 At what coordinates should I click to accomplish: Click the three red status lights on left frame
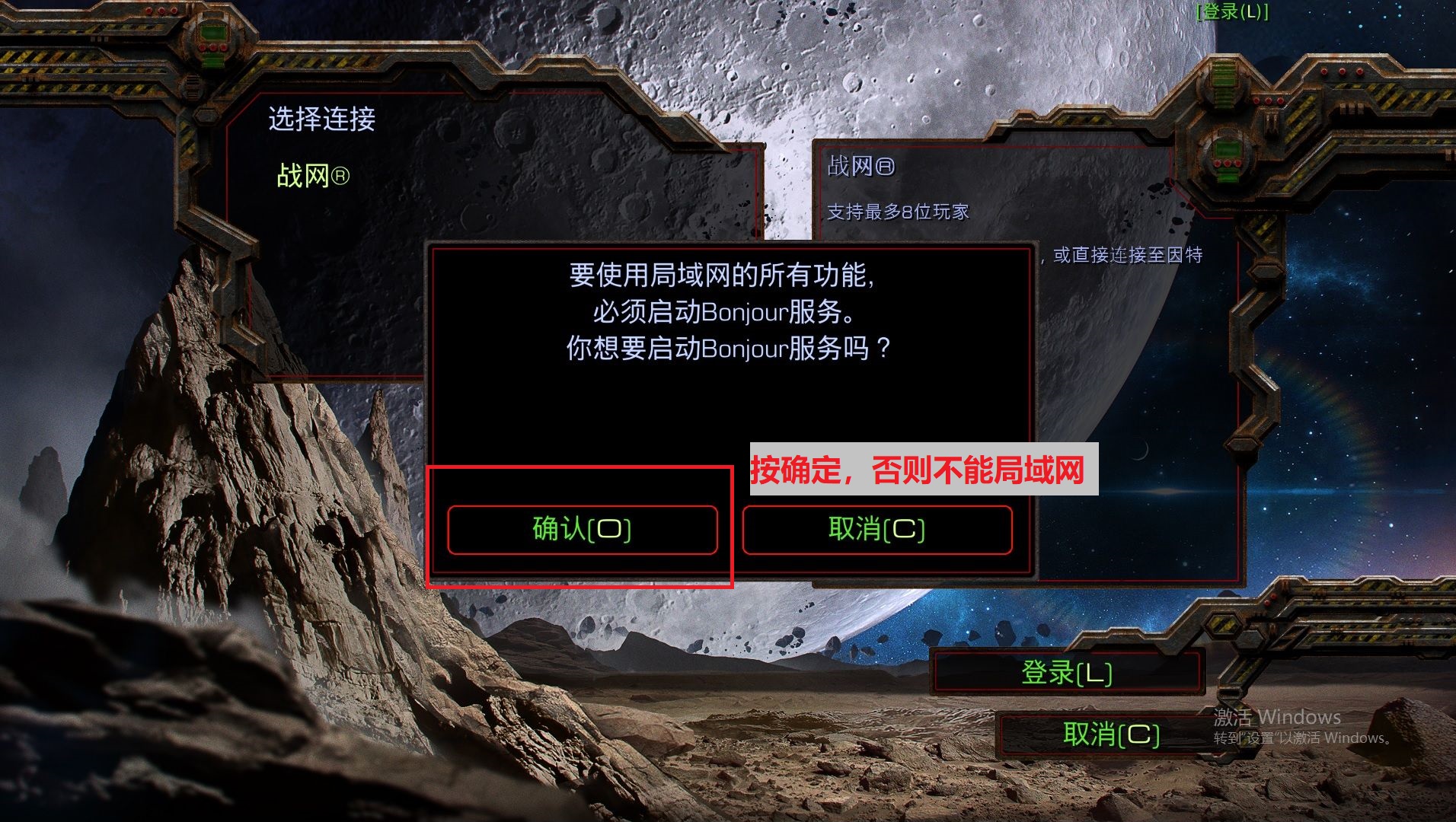coord(161,11)
